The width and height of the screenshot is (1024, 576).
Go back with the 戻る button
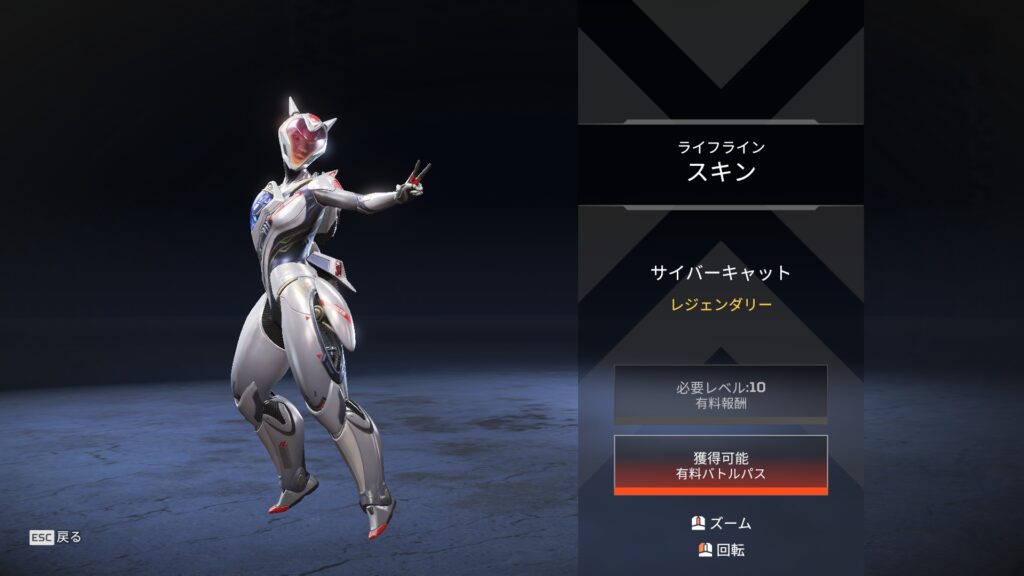point(56,537)
